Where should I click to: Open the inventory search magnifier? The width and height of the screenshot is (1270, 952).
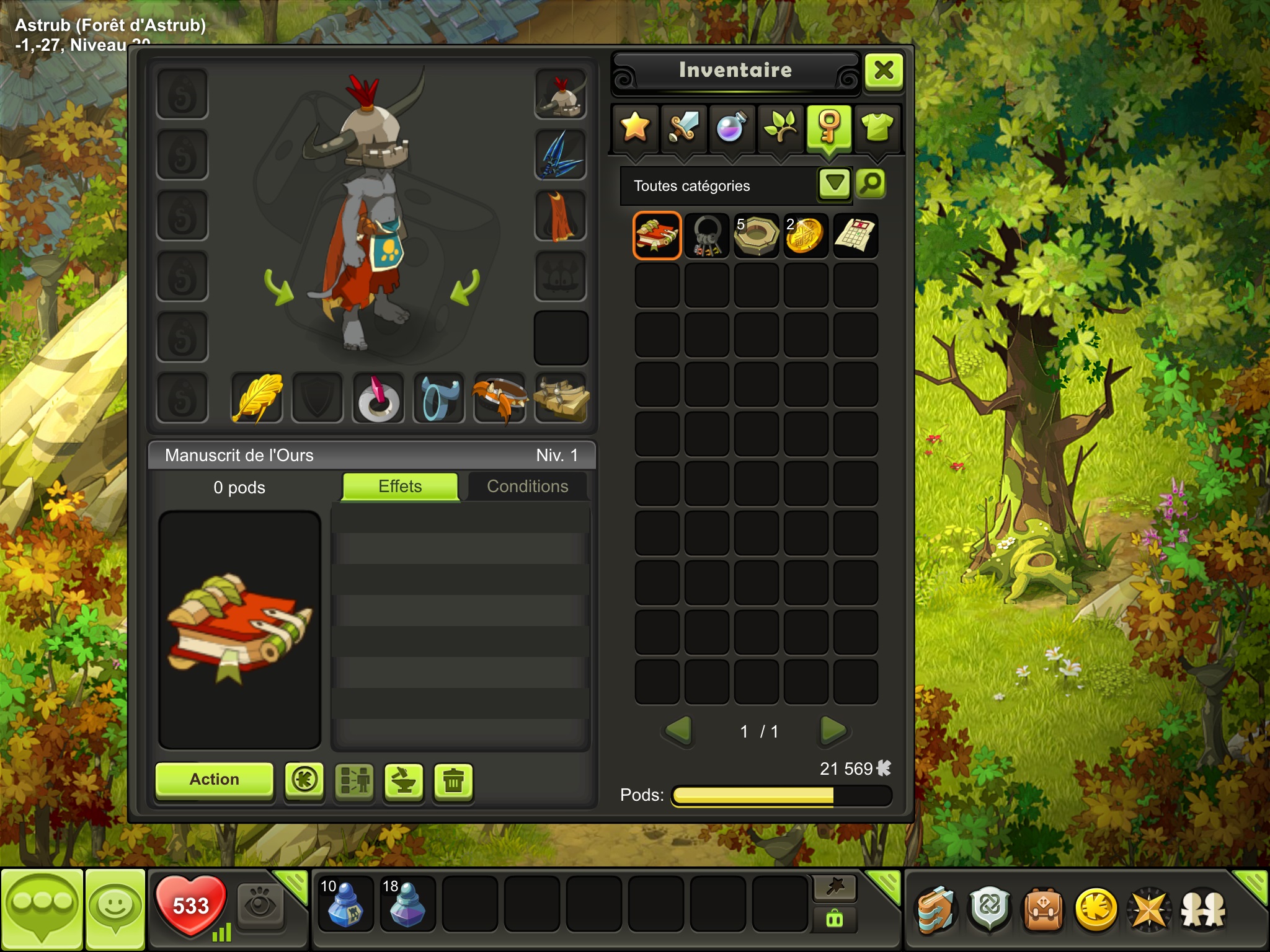pyautogui.click(x=871, y=183)
